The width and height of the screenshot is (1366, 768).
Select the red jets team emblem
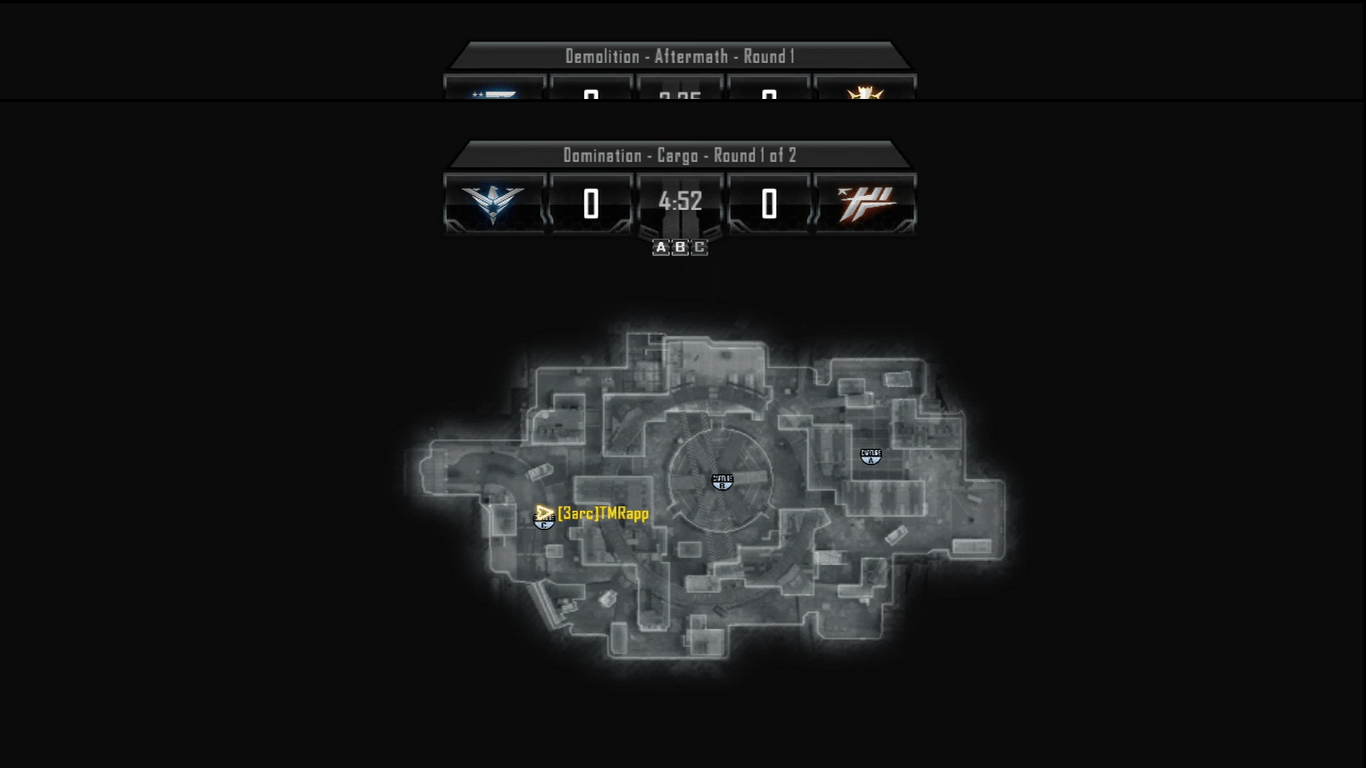point(866,201)
